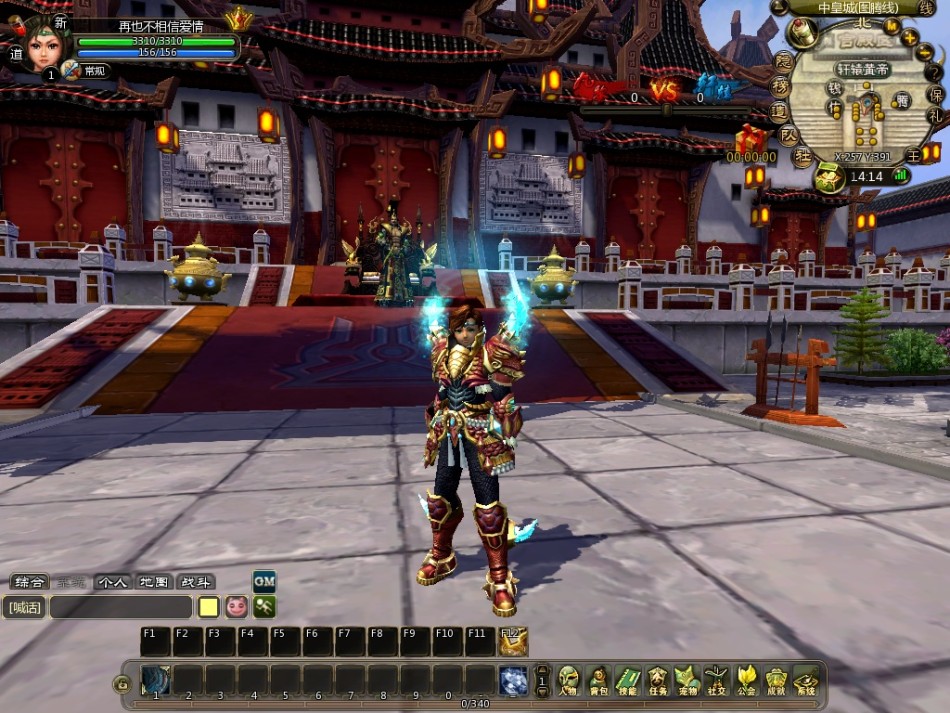Switch to the 综合 chat tab

coord(28,582)
